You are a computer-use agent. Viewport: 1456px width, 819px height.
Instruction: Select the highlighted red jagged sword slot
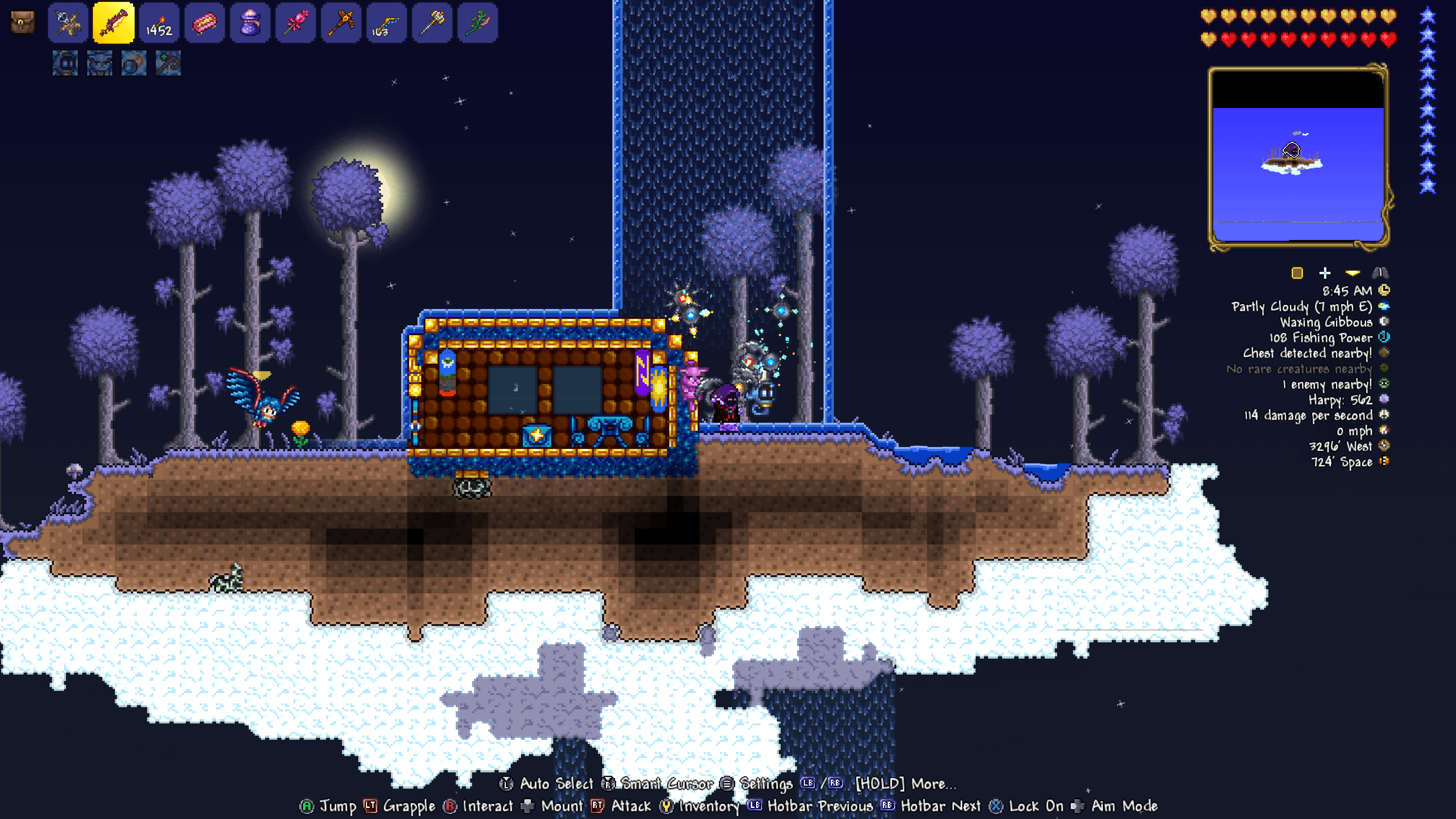tap(114, 23)
